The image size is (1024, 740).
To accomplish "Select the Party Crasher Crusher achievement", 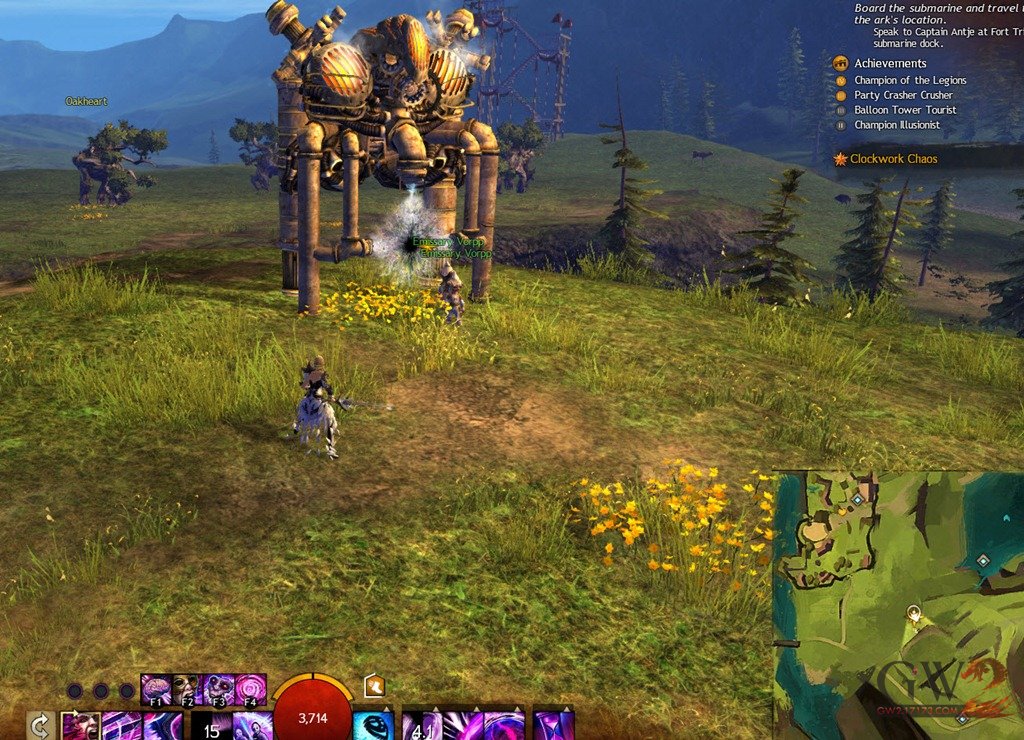I will [x=903, y=95].
